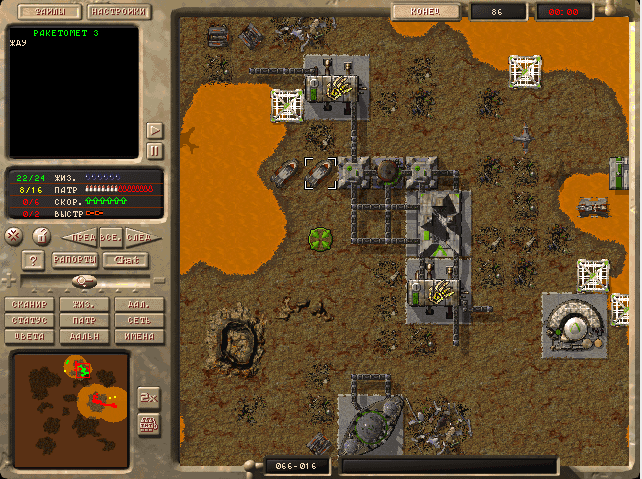Toggle the minimap 2x zoom button
The image size is (642, 479).
(x=148, y=395)
